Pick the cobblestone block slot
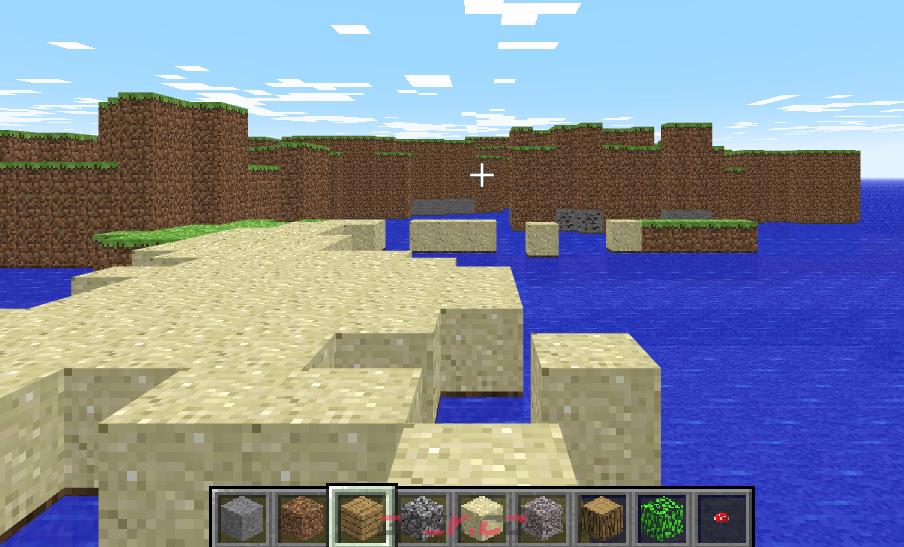The image size is (904, 547). coord(421,517)
